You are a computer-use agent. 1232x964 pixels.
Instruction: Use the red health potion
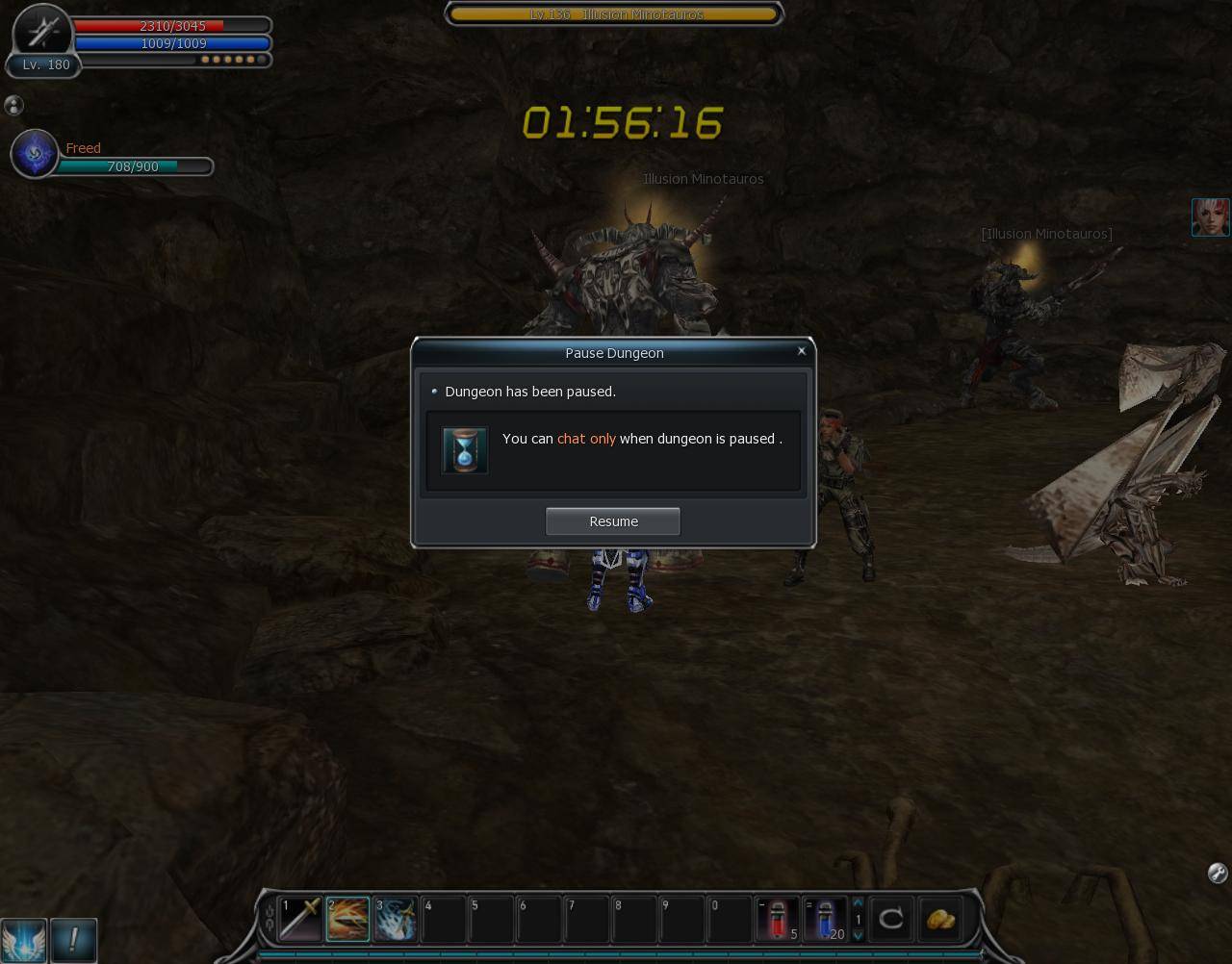click(778, 919)
